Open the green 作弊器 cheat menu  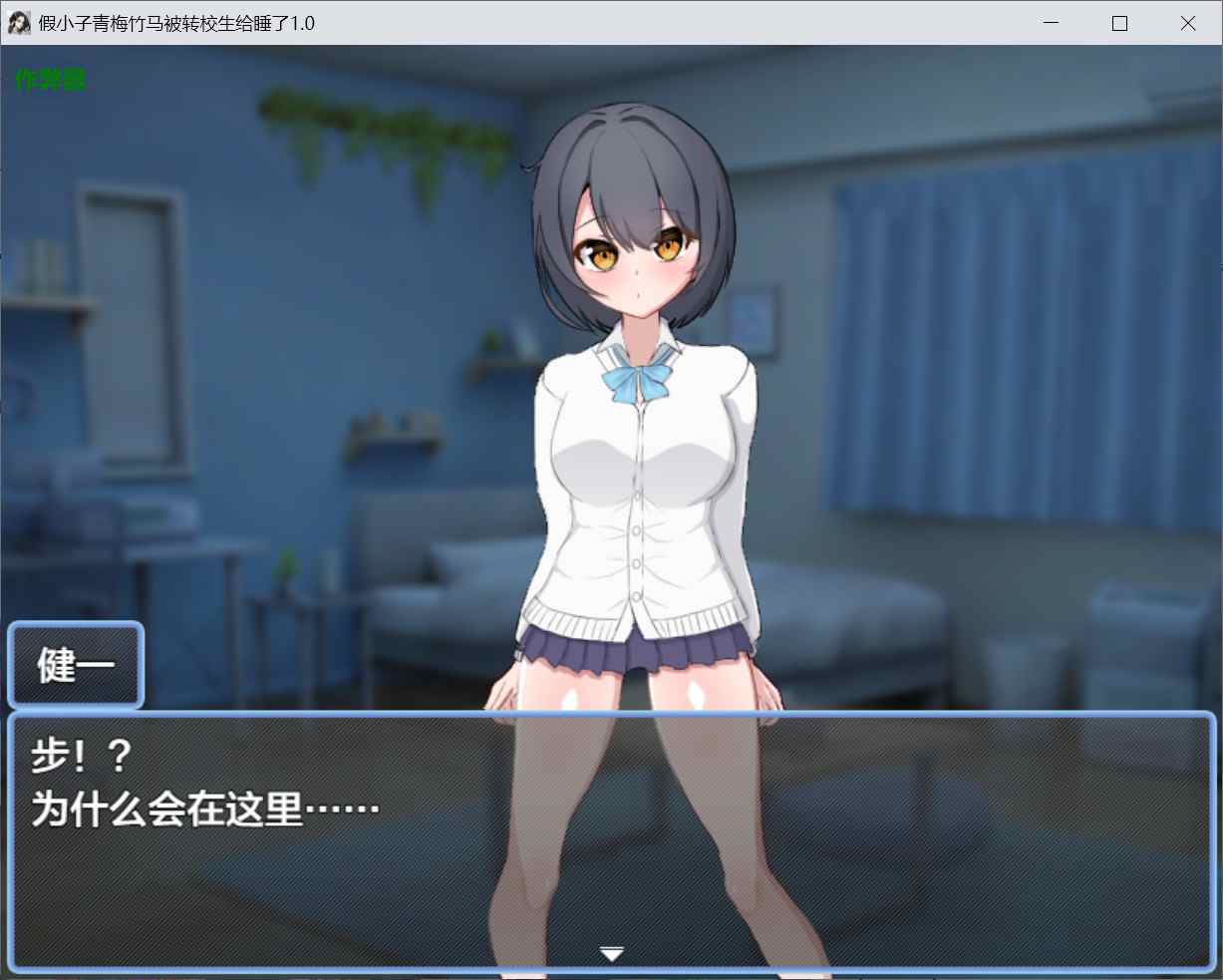point(51,80)
